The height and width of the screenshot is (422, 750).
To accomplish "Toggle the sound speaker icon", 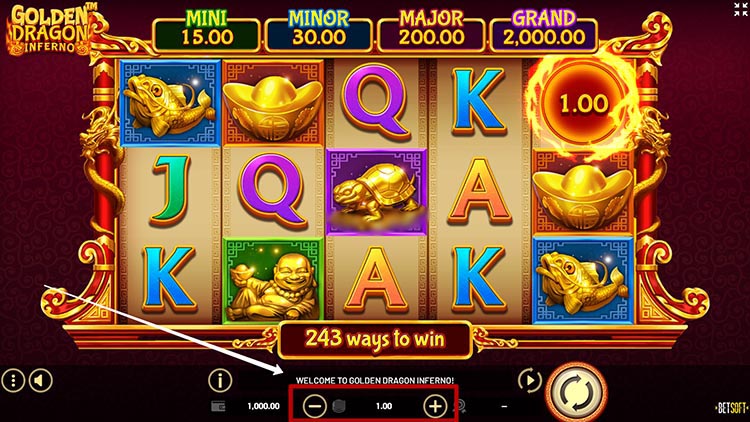I will tap(39, 380).
